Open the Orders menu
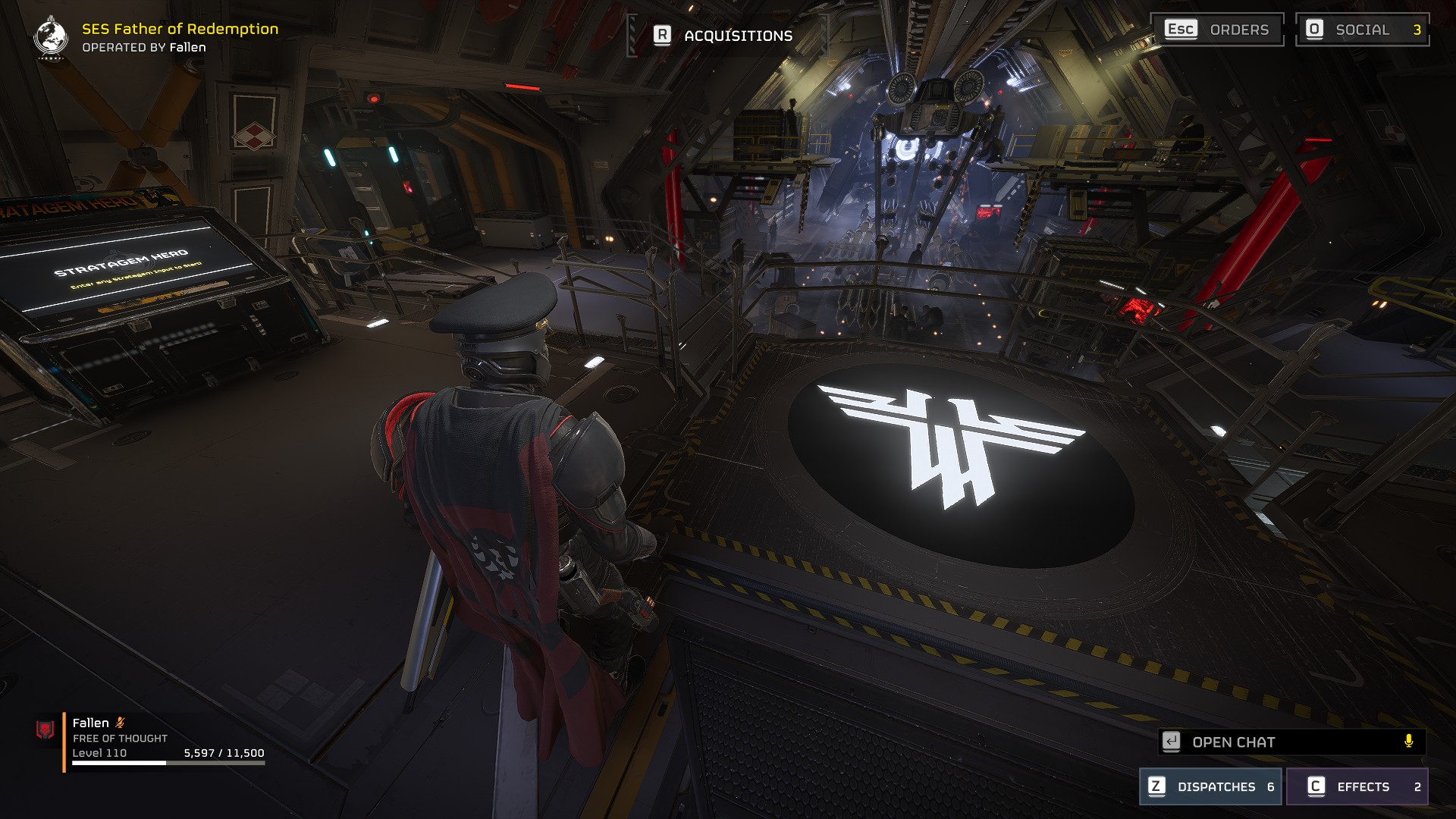1456x819 pixels. (x=1217, y=30)
